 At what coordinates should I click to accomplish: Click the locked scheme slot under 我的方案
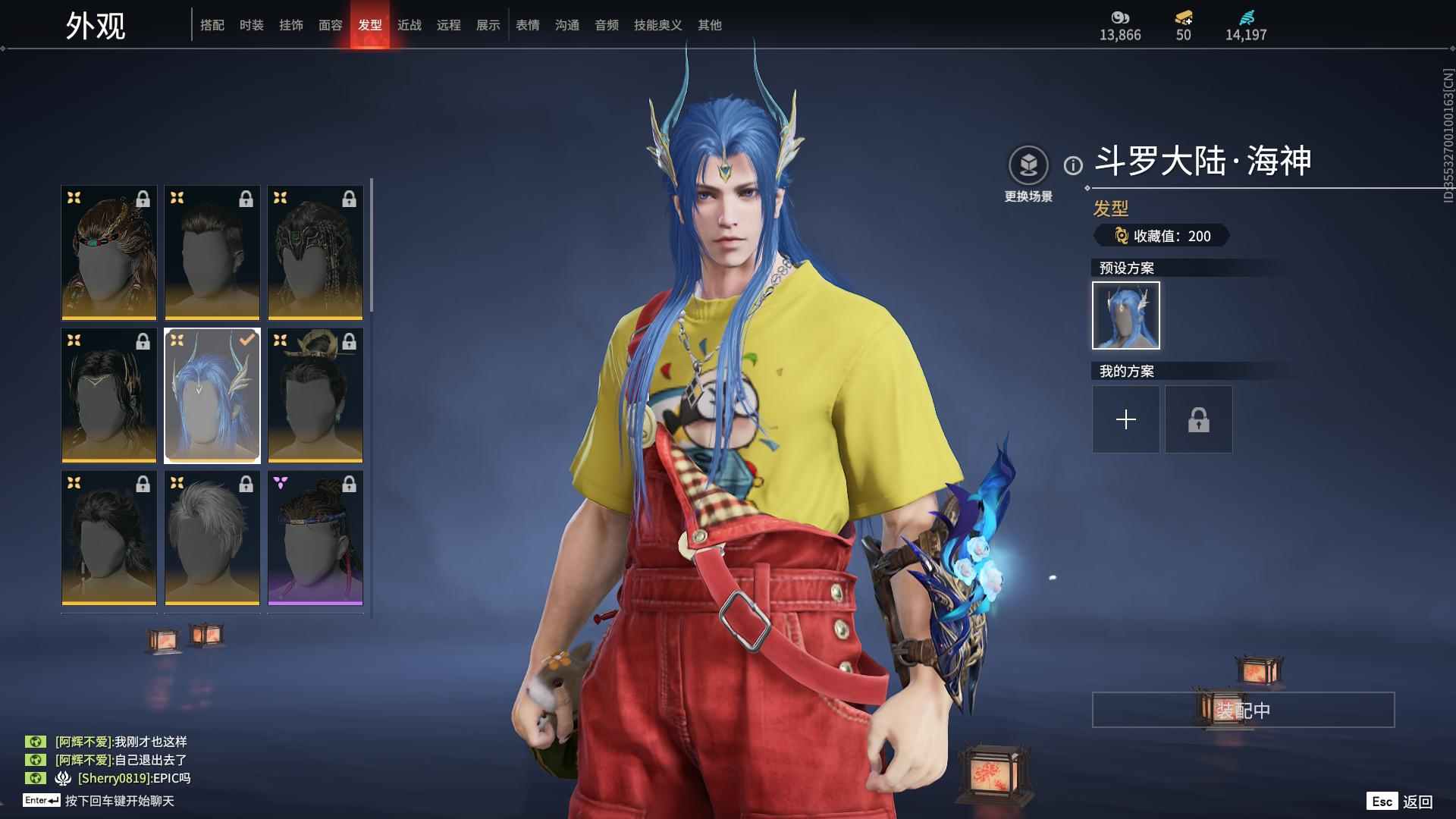pyautogui.click(x=1198, y=419)
